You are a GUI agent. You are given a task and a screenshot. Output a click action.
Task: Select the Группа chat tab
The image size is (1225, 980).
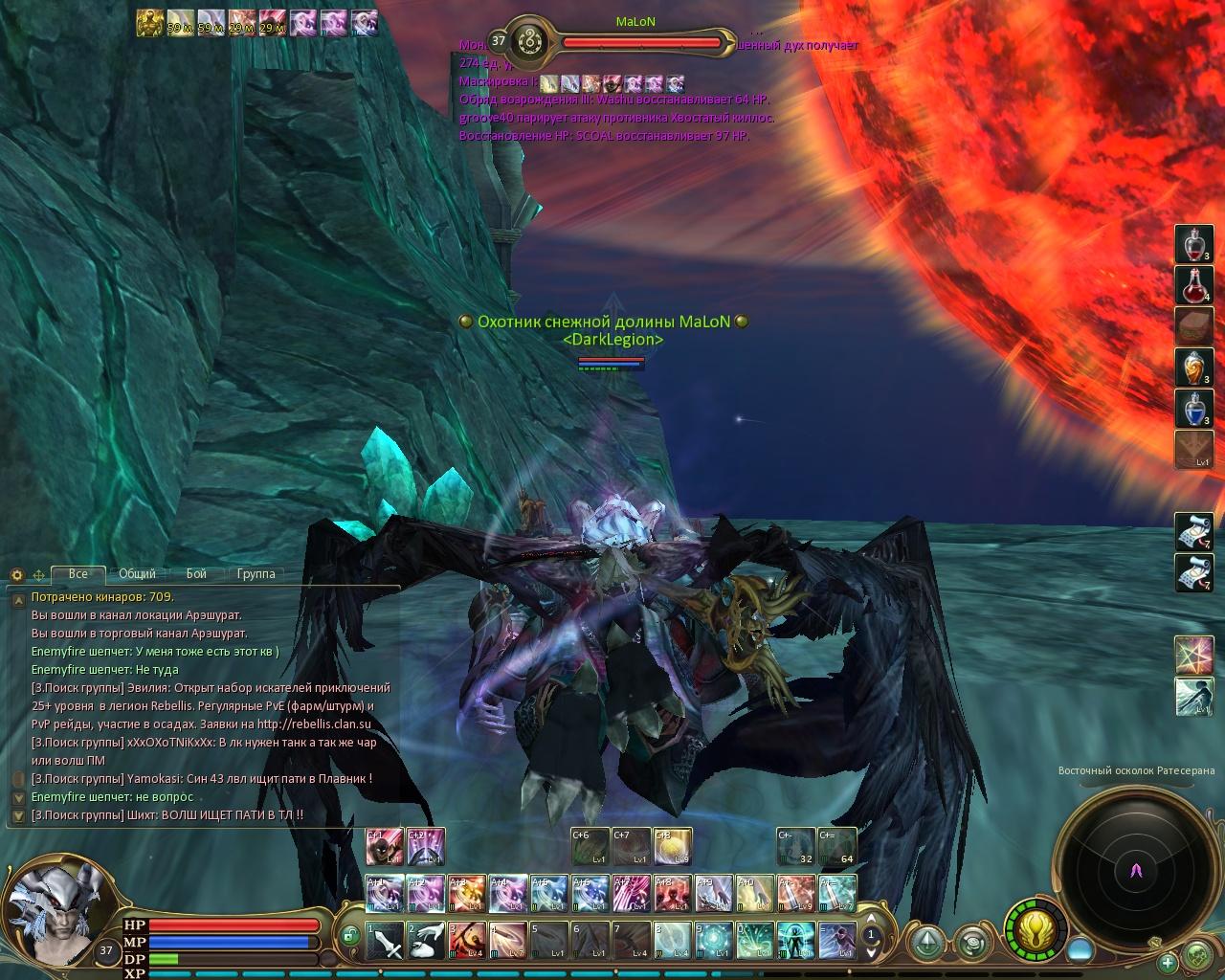[256, 574]
